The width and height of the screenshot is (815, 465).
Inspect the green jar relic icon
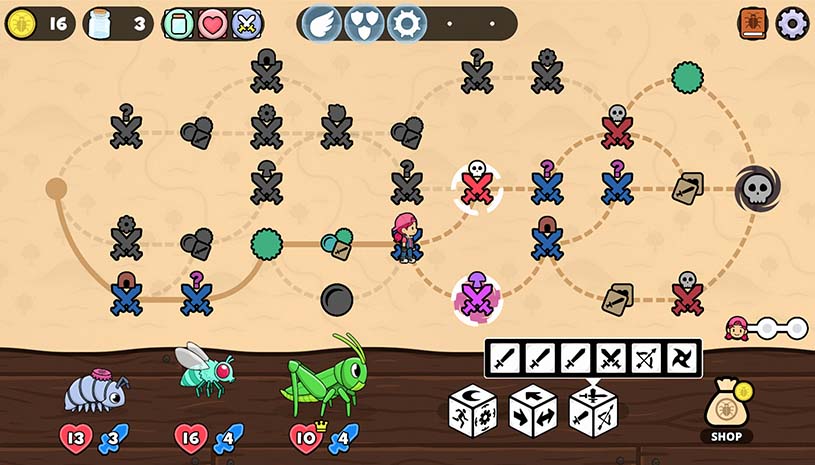[179, 23]
